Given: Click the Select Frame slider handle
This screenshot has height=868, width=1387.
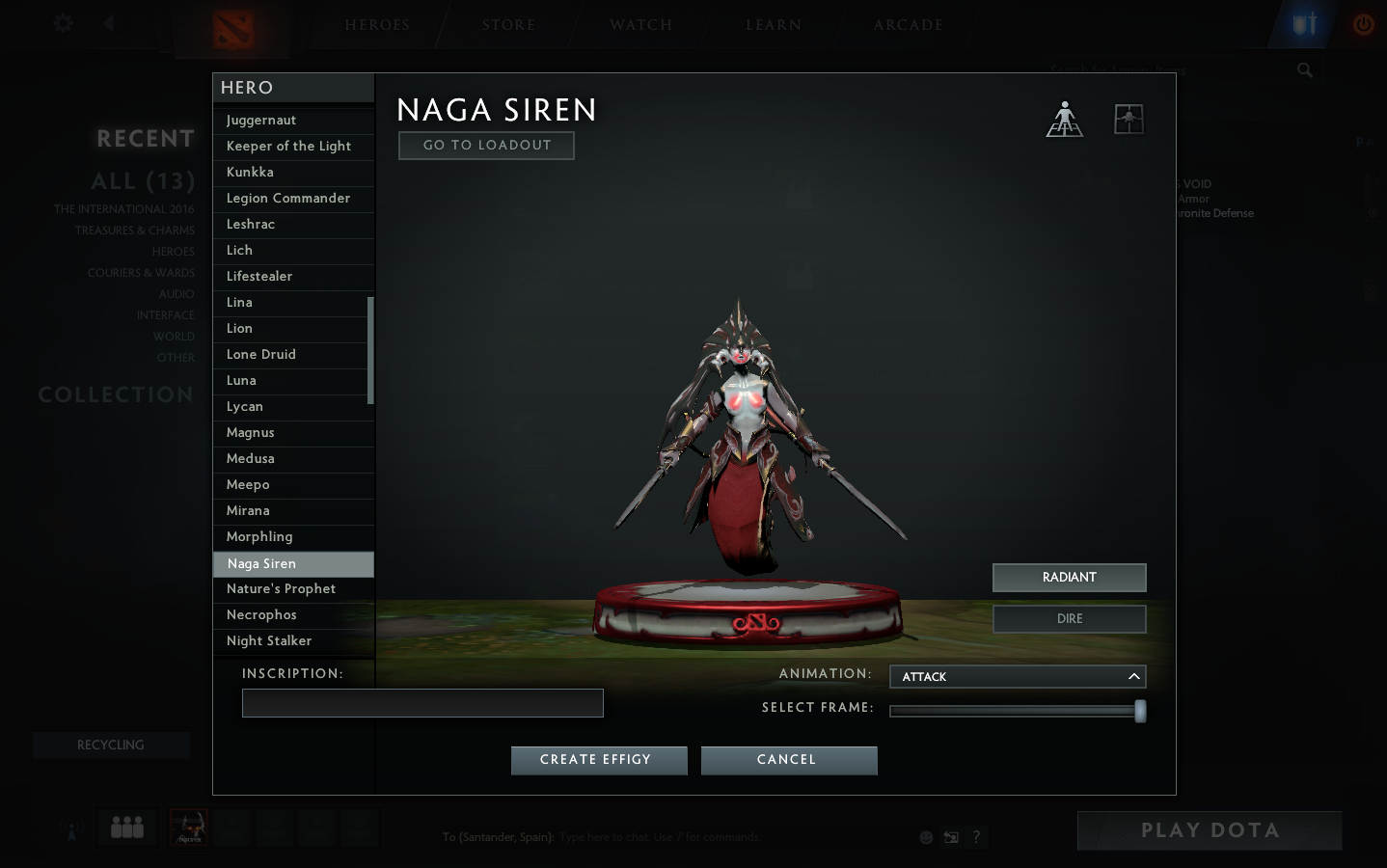Looking at the screenshot, I should (1140, 712).
